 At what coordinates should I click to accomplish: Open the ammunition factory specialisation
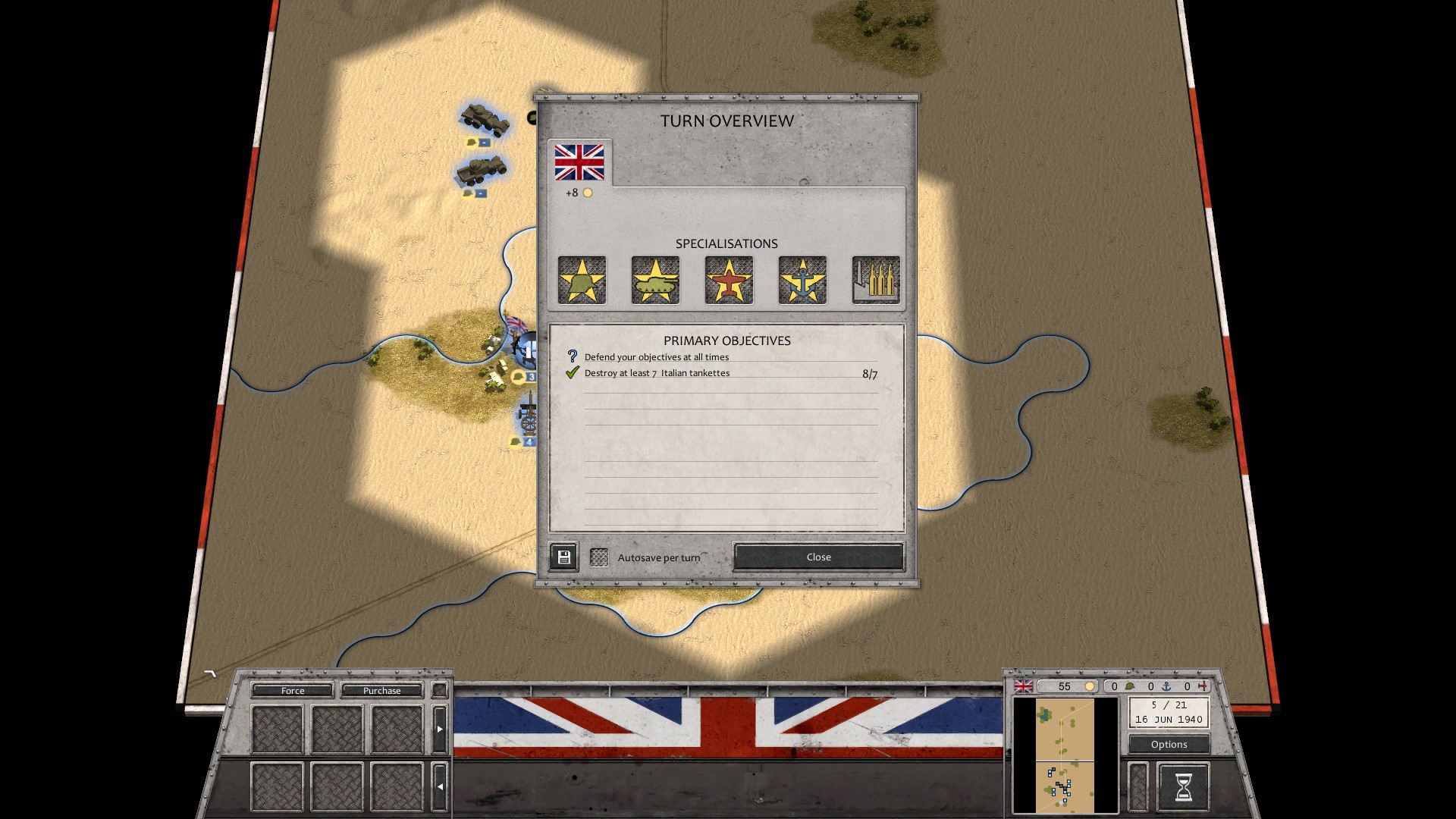(876, 280)
